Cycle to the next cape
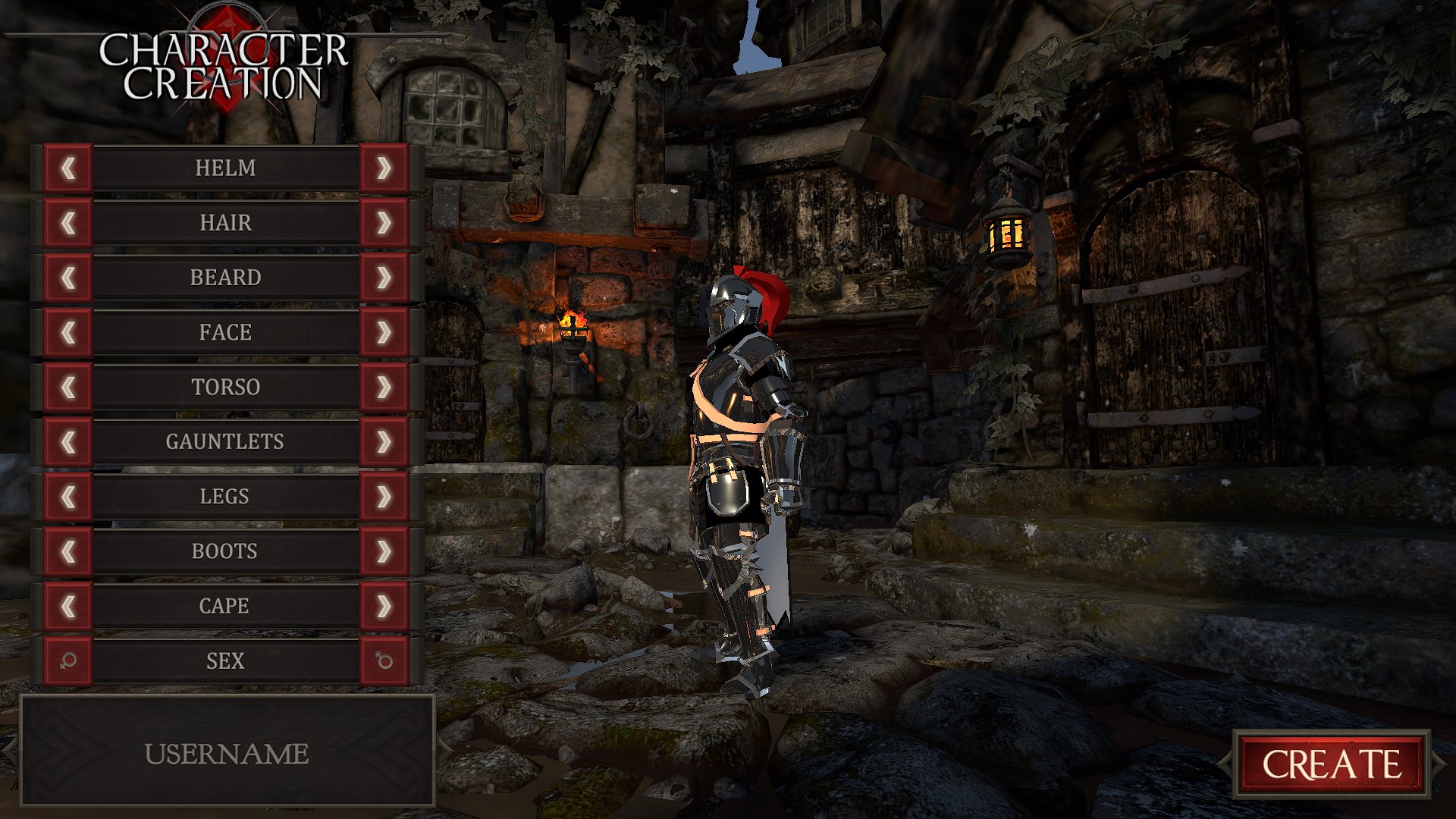Screen dimensions: 1456x819 point(384,606)
